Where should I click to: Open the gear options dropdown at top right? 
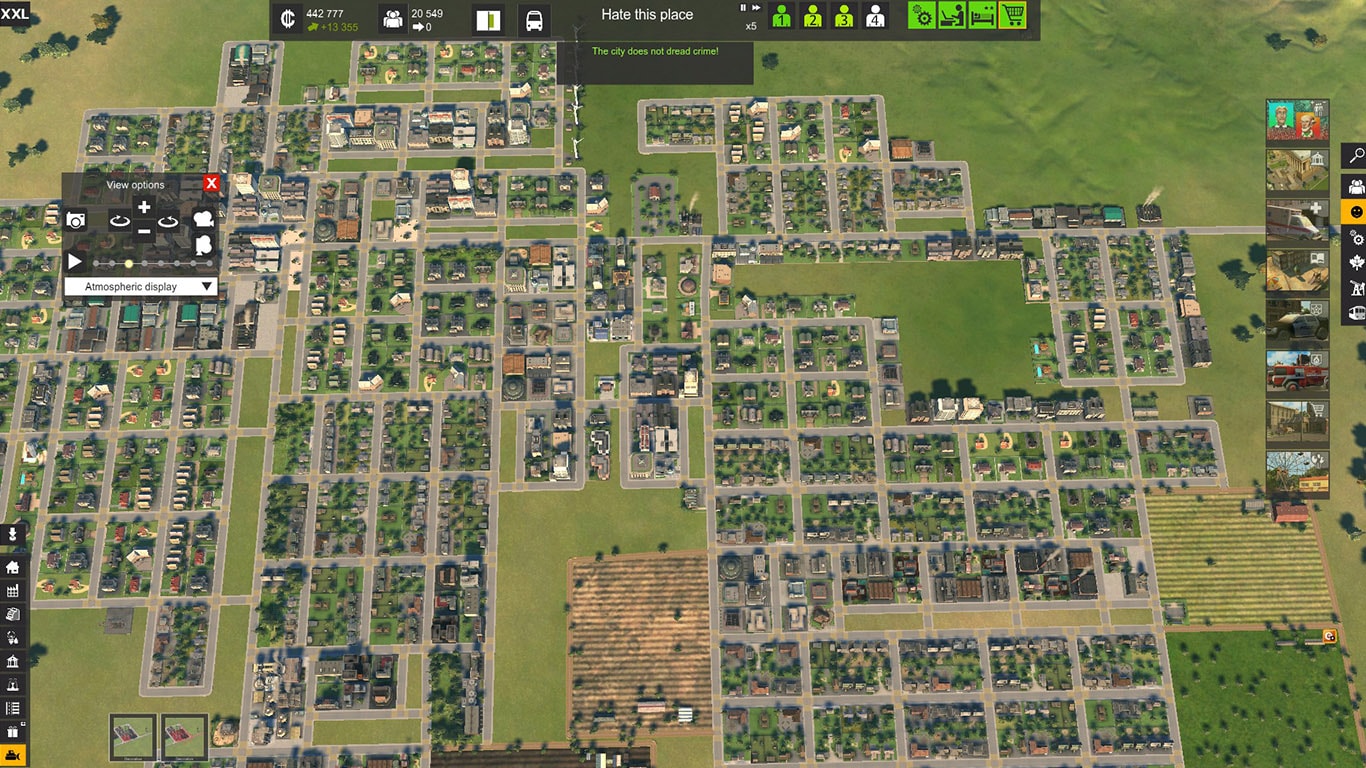pyautogui.click(x=920, y=16)
